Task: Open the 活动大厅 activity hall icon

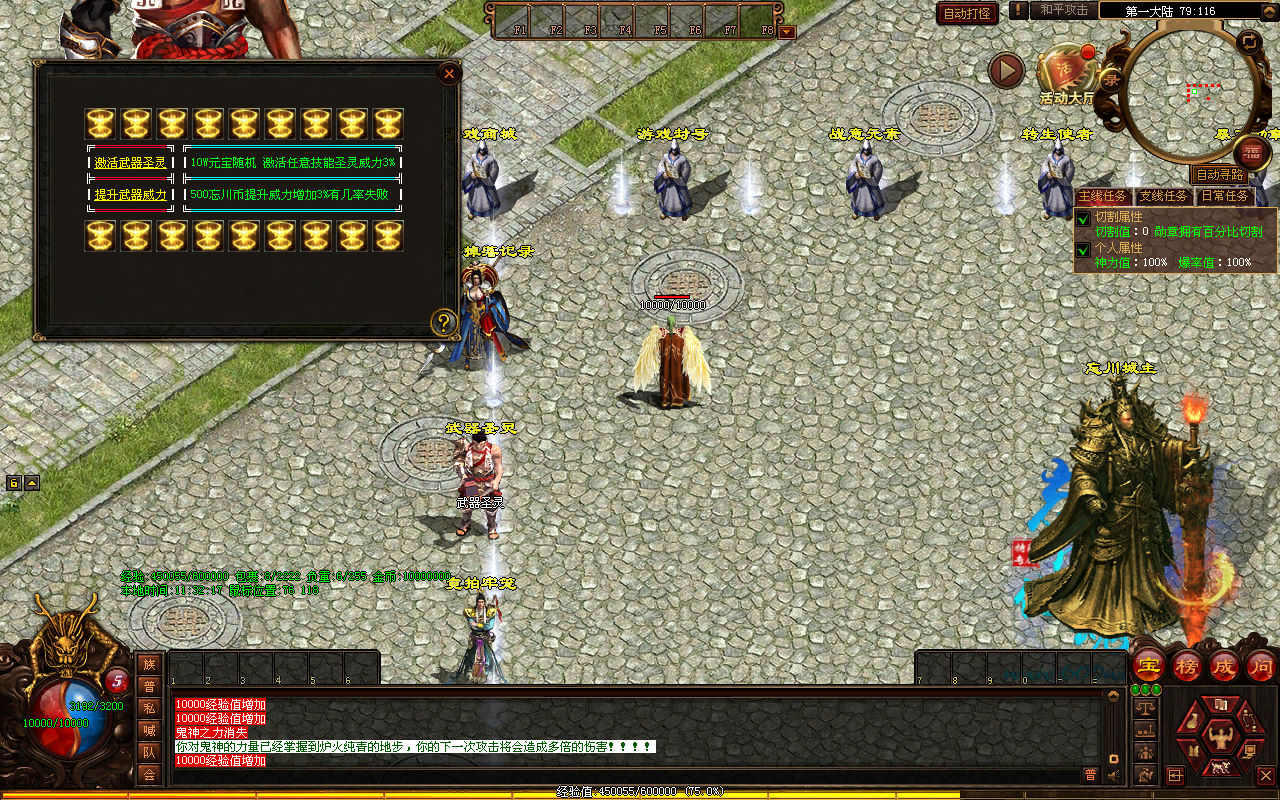Action: 1064,73
